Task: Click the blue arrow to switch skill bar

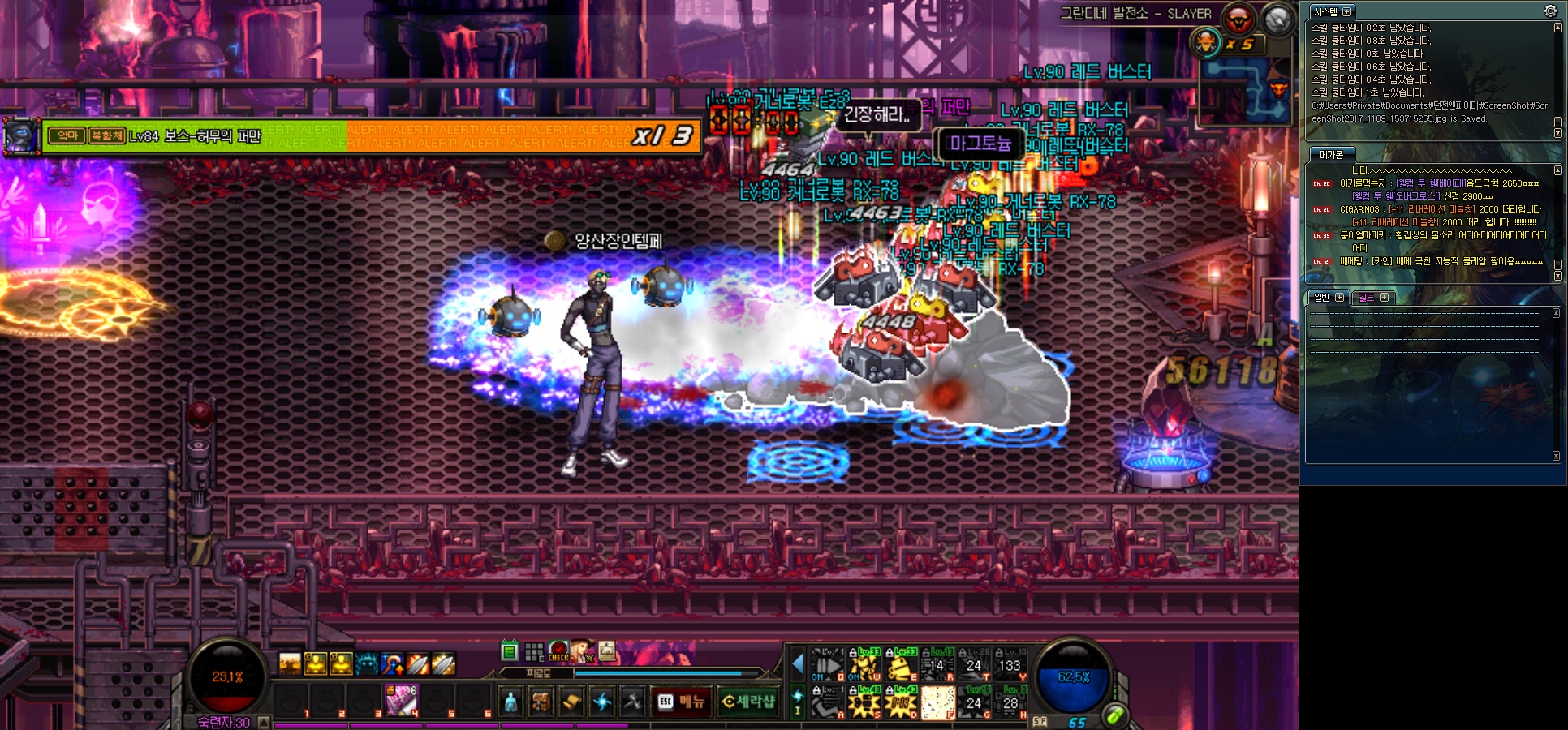Action: point(798,663)
